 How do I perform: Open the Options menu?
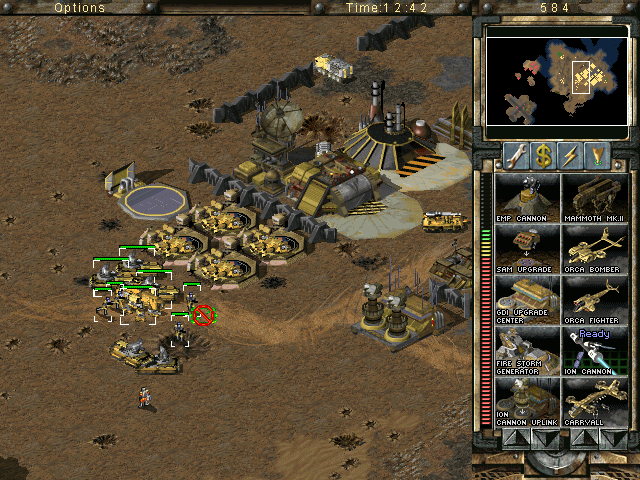(79, 7)
